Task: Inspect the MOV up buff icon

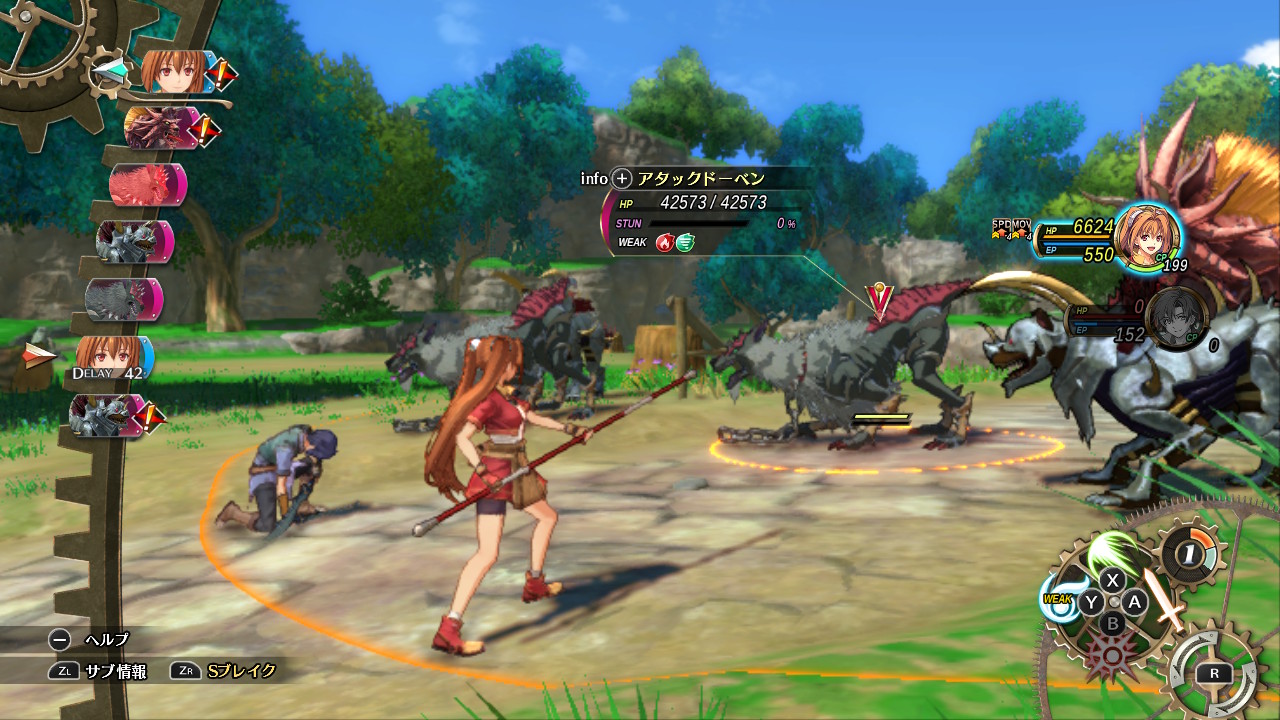Action: tap(1021, 229)
